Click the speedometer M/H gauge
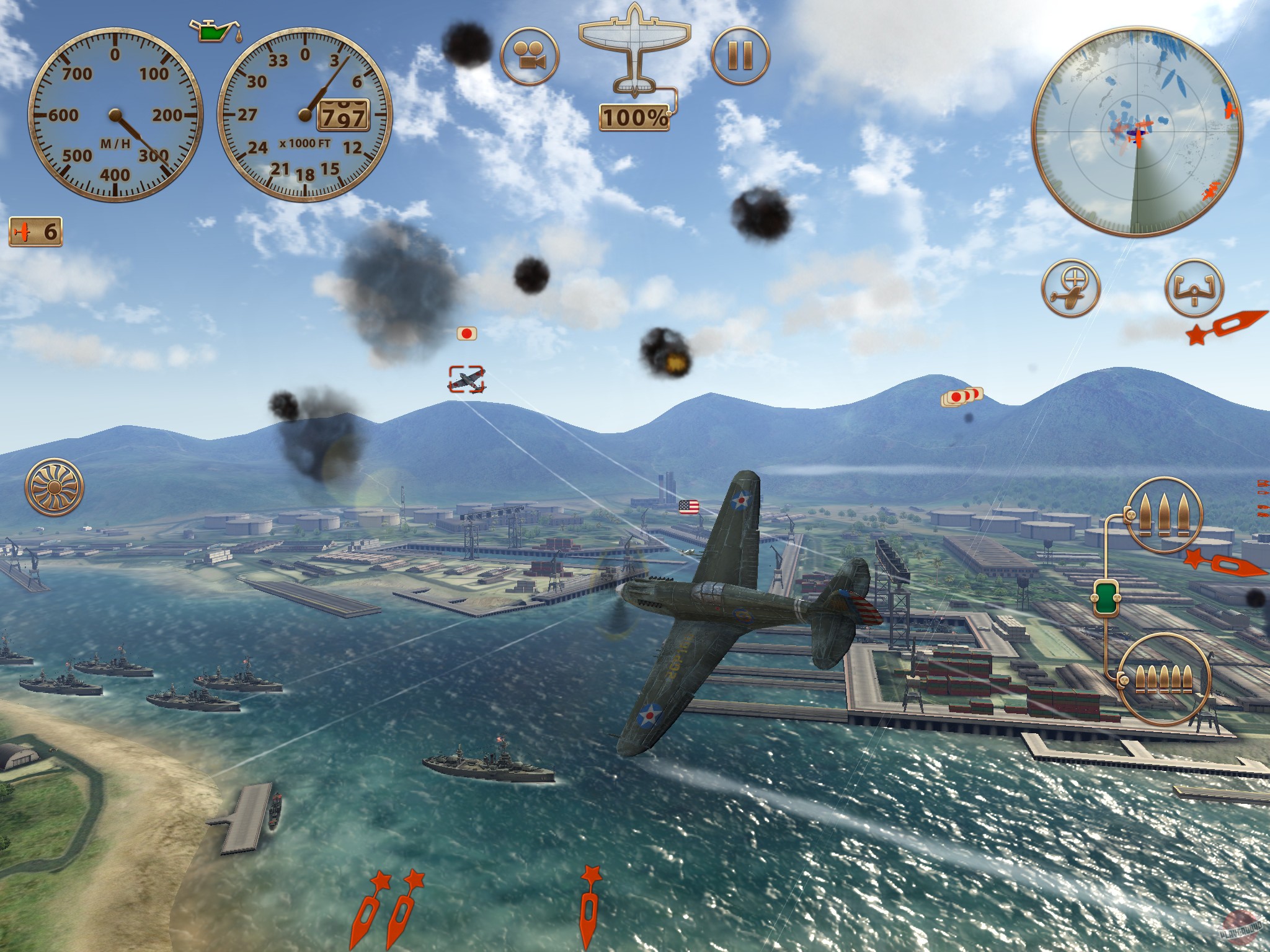 click(x=115, y=115)
